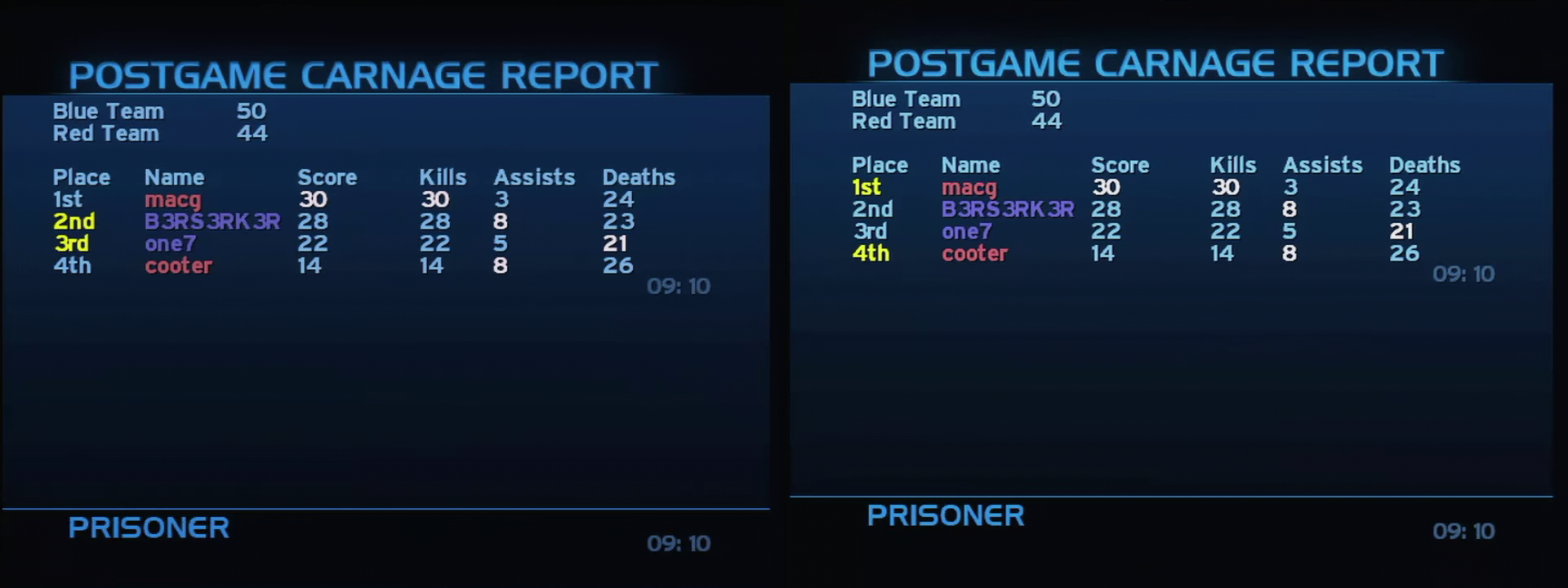Viewport: 1568px width, 588px height.
Task: Click the 09:10 match time display
Action: click(x=679, y=286)
